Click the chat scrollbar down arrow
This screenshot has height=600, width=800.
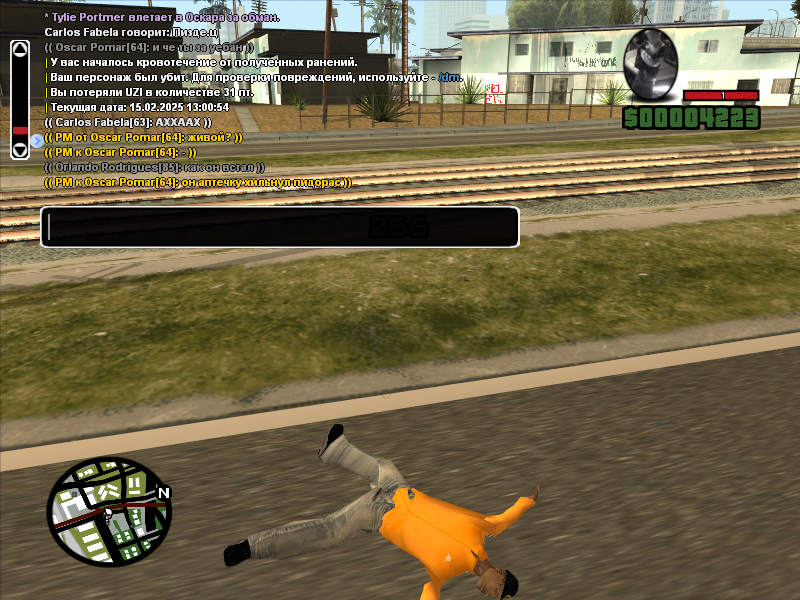point(20,151)
